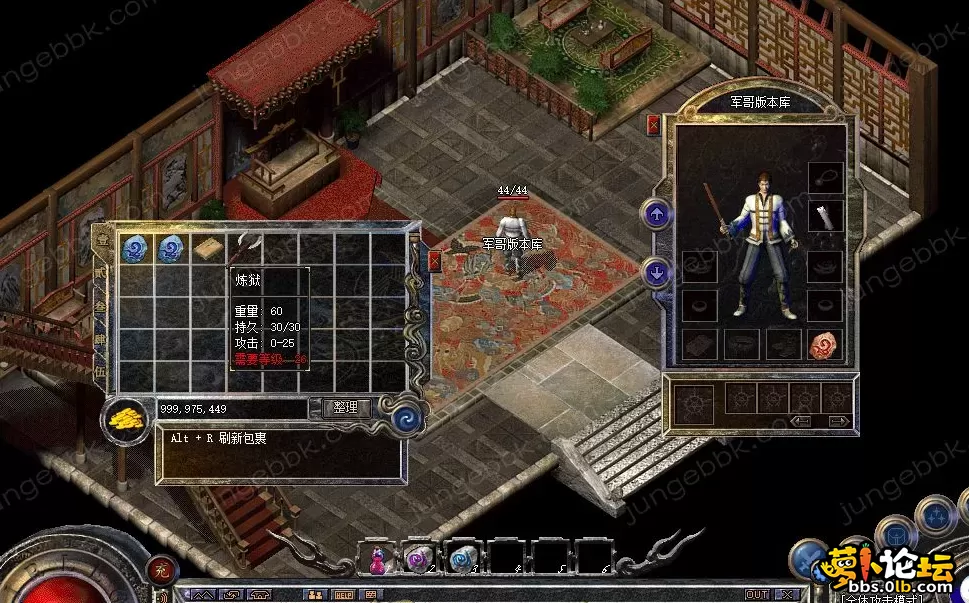
Task: Select the first blue scroll stone in bag
Action: pyautogui.click(x=135, y=248)
